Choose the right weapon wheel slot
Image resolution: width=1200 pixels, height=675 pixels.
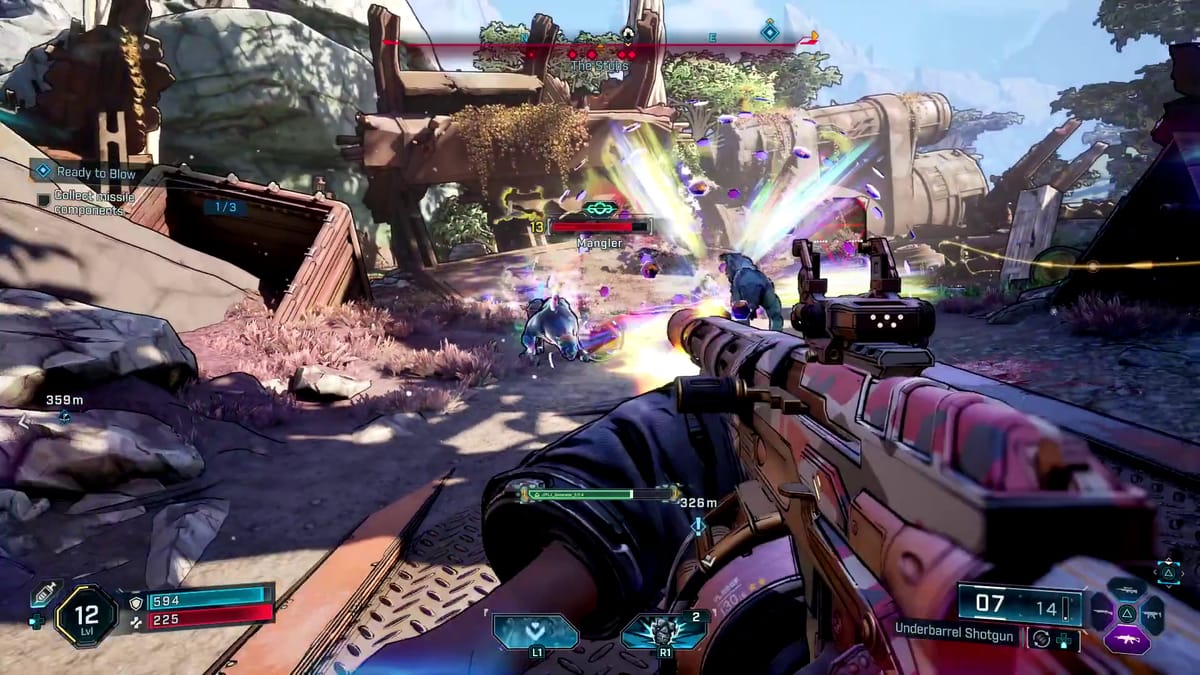pos(1152,613)
